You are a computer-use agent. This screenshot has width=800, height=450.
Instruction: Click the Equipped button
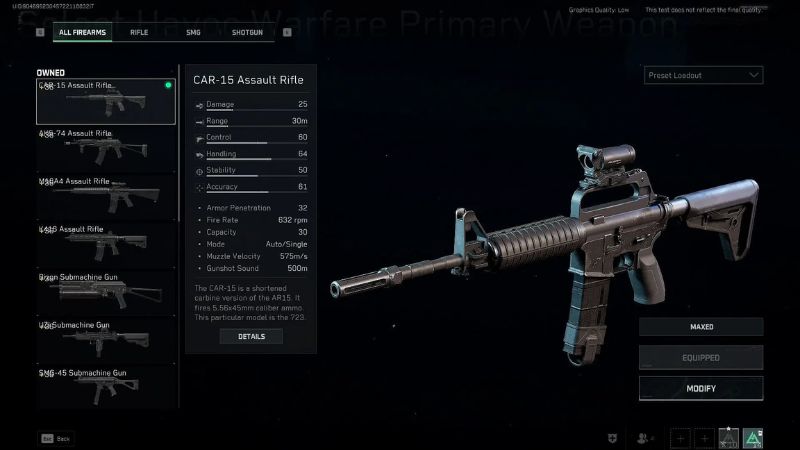pos(701,357)
